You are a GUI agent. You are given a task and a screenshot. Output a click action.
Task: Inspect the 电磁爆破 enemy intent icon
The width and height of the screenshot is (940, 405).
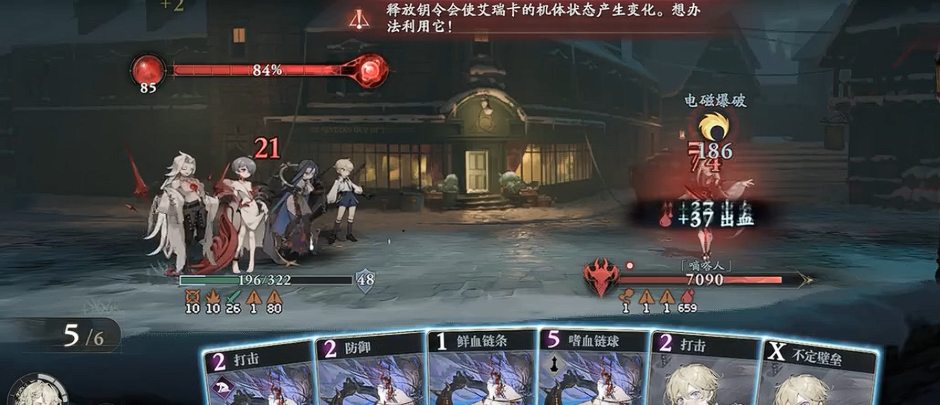point(714,127)
